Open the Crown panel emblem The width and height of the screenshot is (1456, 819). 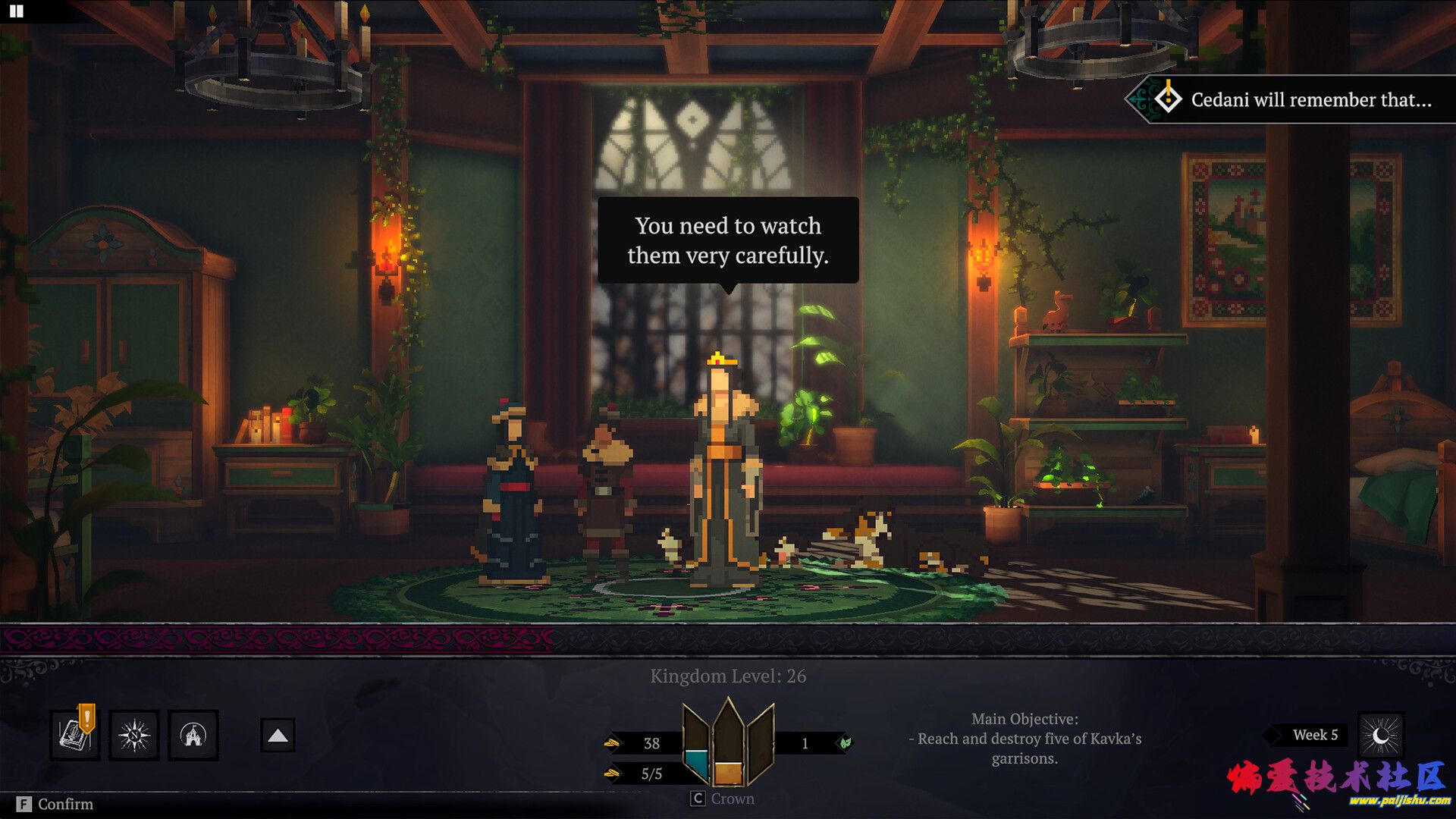click(x=728, y=745)
